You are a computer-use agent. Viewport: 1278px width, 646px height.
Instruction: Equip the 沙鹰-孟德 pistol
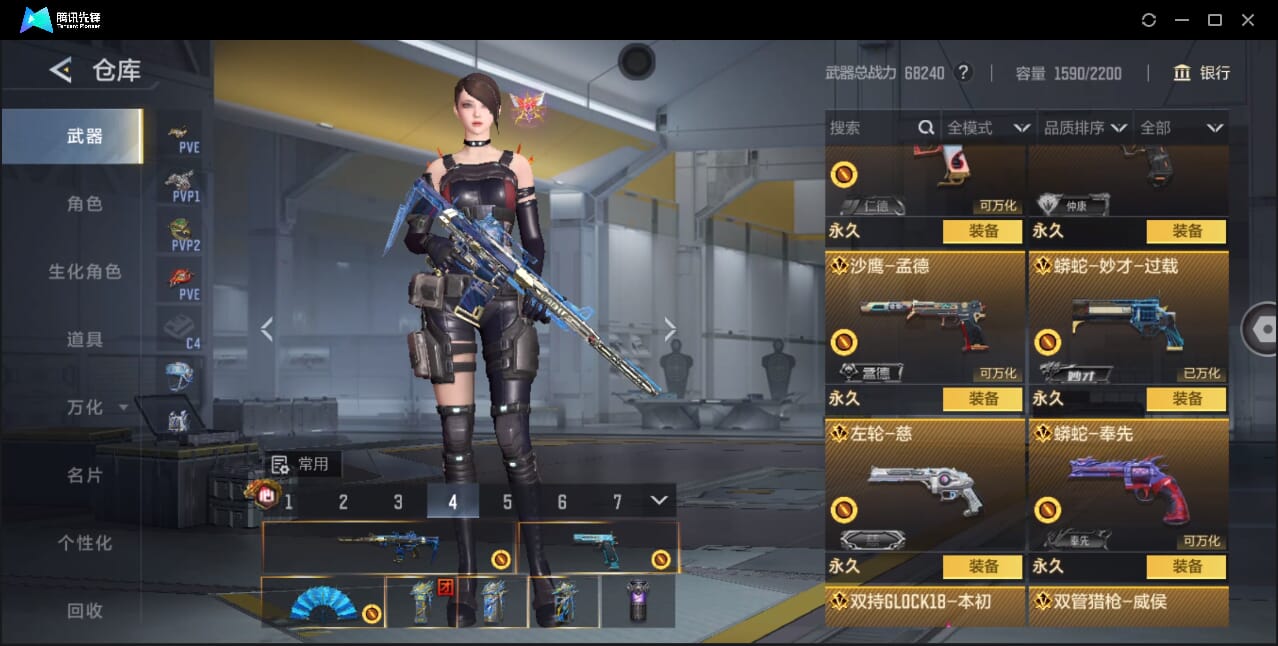[x=983, y=399]
